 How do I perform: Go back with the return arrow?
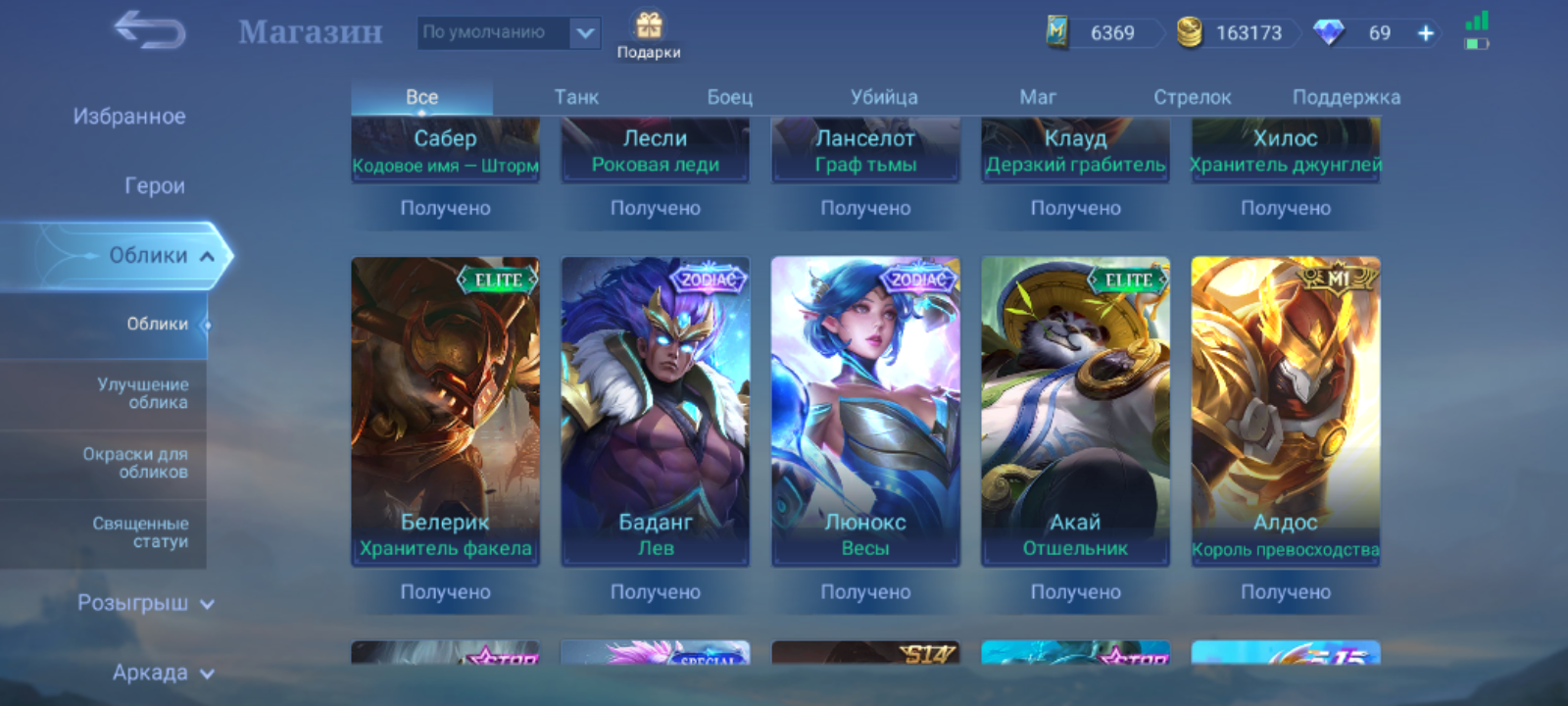(x=150, y=30)
